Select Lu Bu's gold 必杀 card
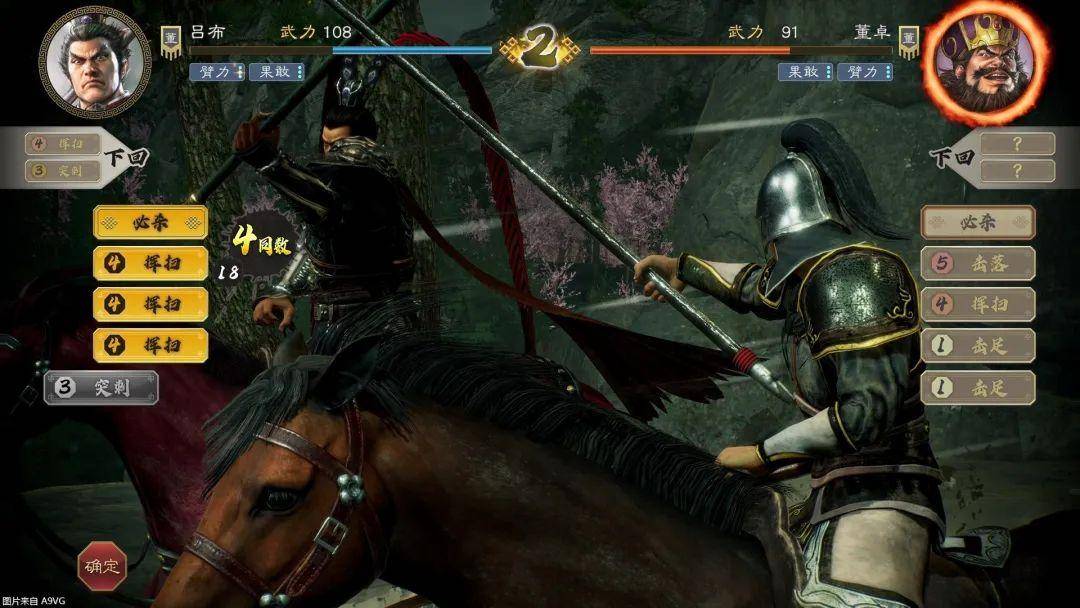1080x608 pixels. pyautogui.click(x=151, y=222)
